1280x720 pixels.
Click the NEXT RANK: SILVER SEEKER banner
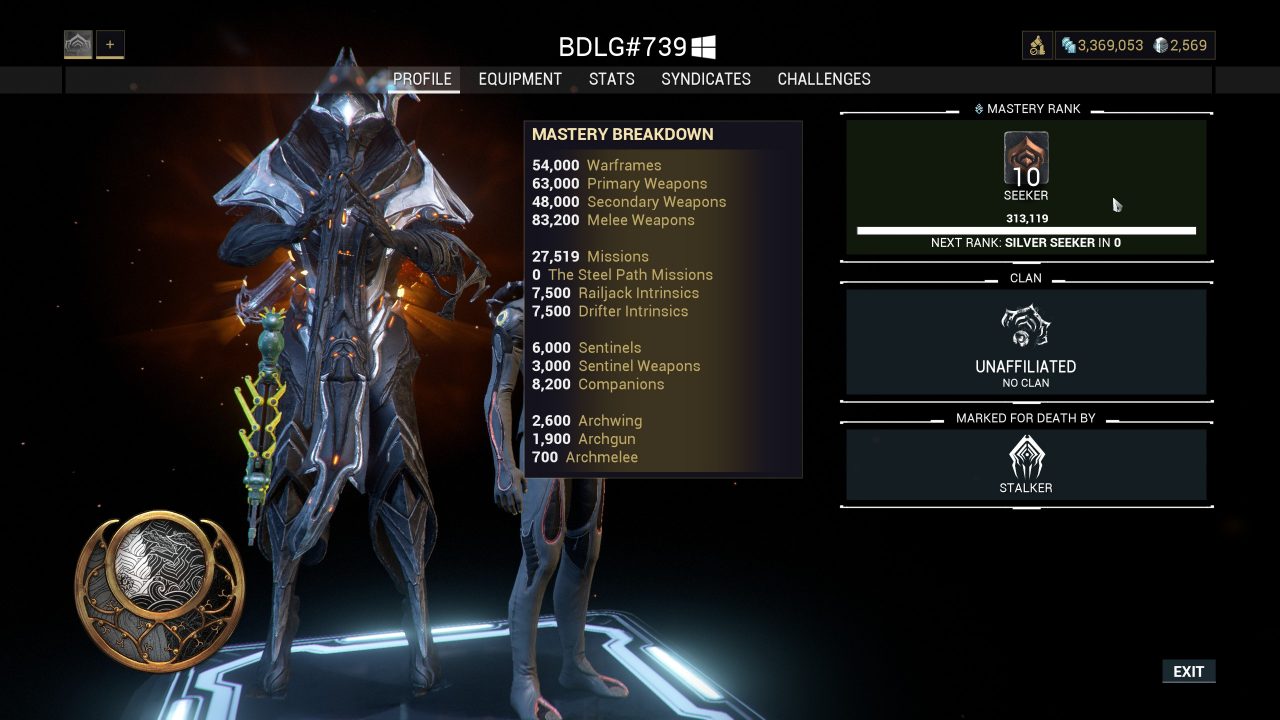(1026, 242)
